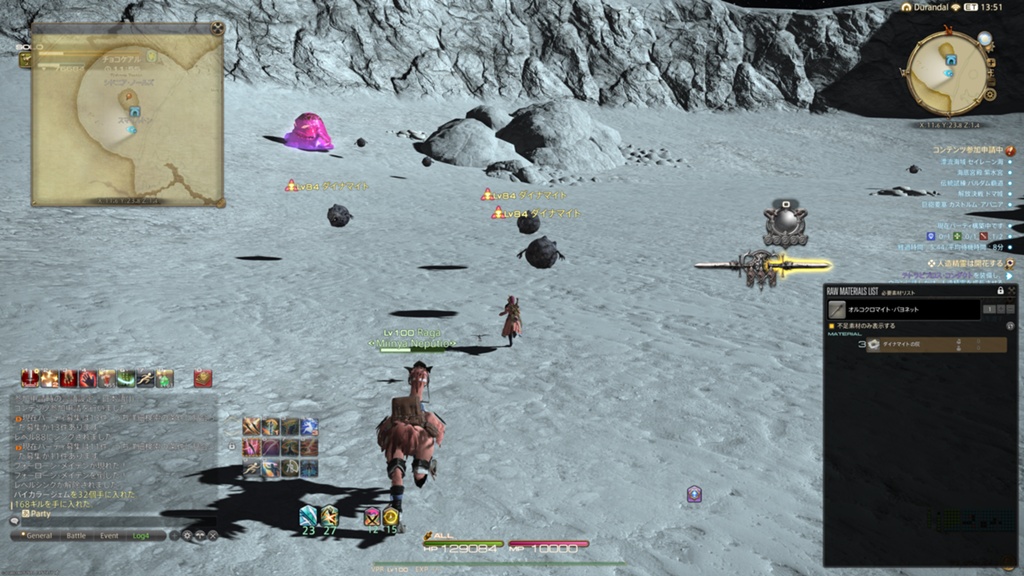Activate the sprint running-figure action
The image size is (1024, 576).
pos(146,378)
